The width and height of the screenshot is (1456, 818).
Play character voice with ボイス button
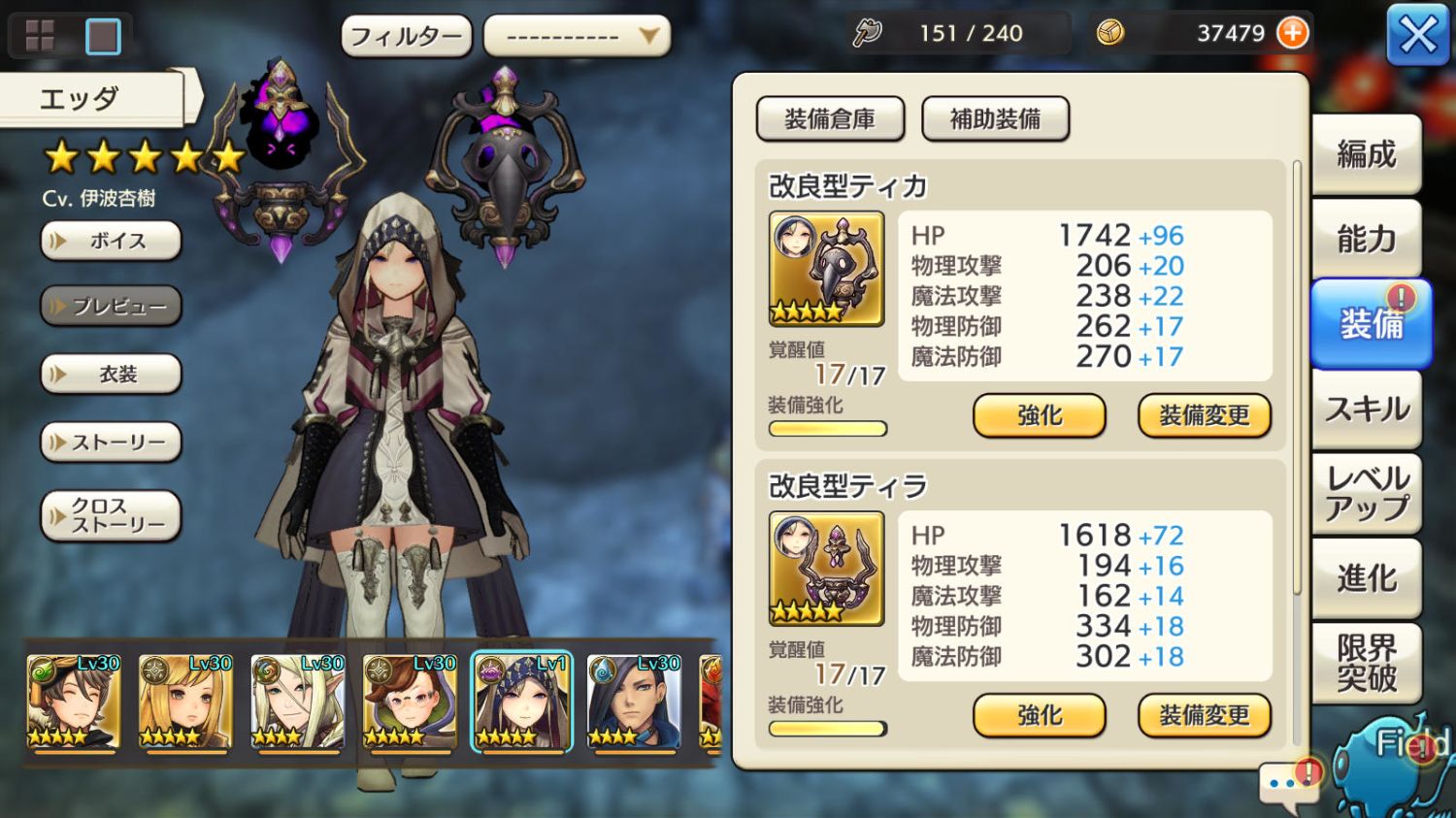[111, 241]
